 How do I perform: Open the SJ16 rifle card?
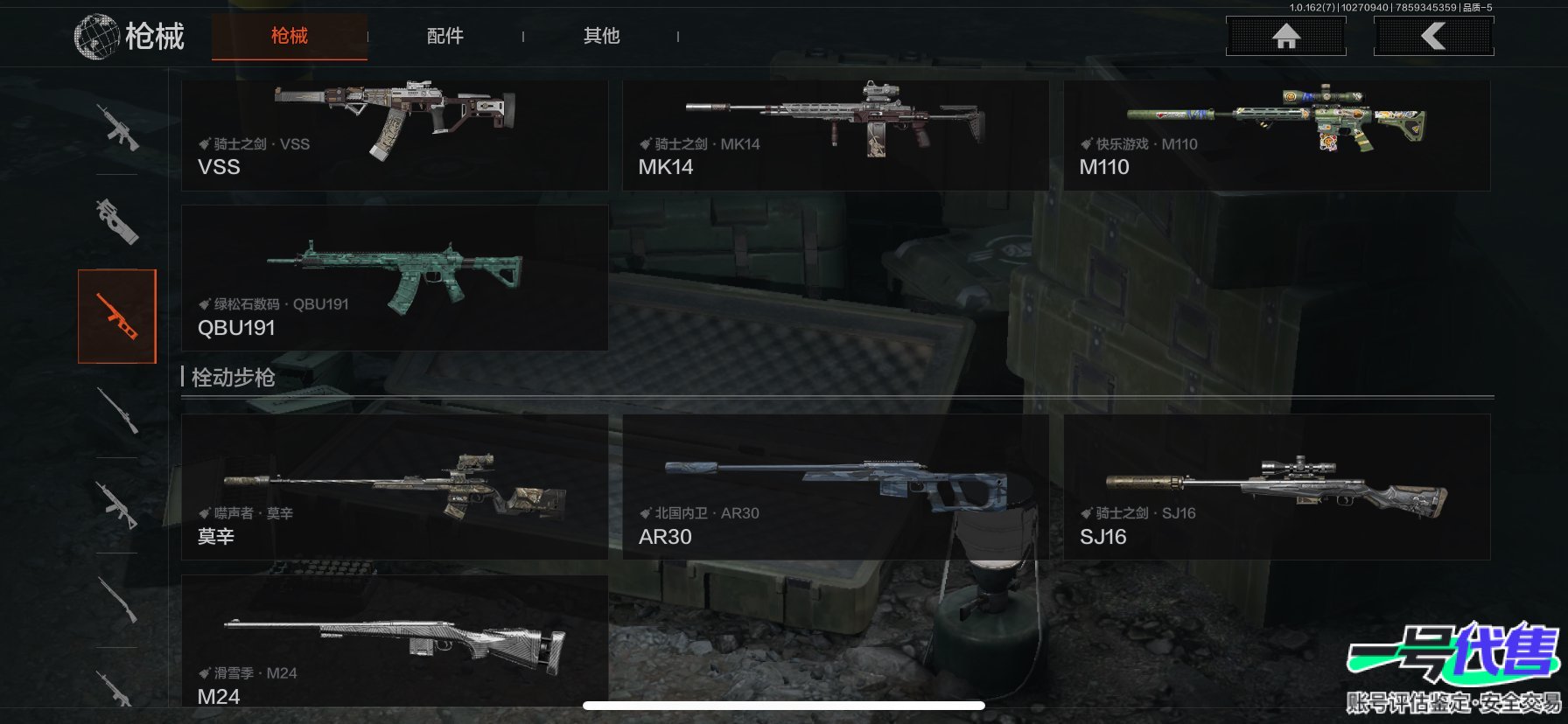pyautogui.click(x=1277, y=487)
